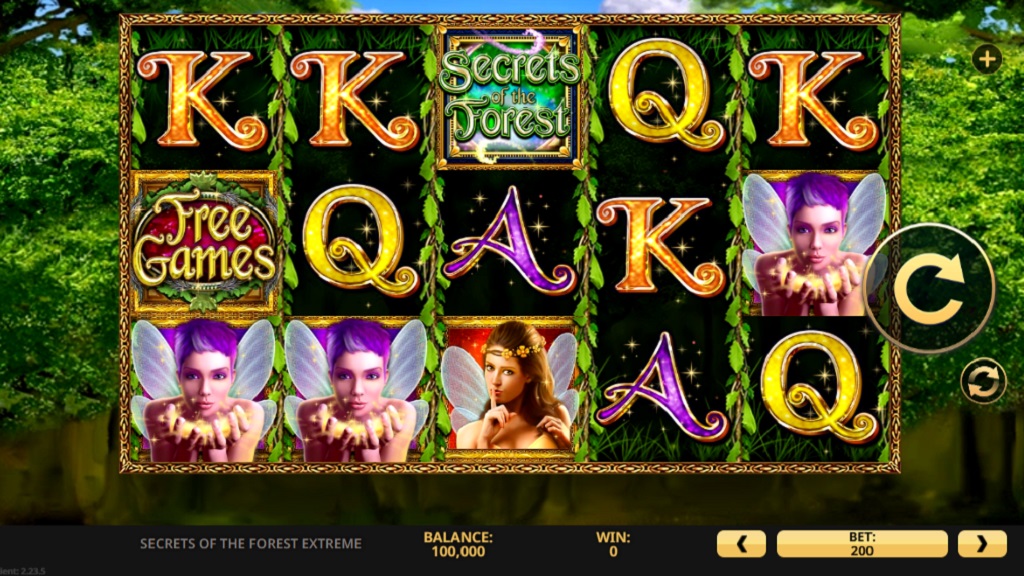Increase the bet with the right arrow
This screenshot has height=576, width=1024.
982,544
